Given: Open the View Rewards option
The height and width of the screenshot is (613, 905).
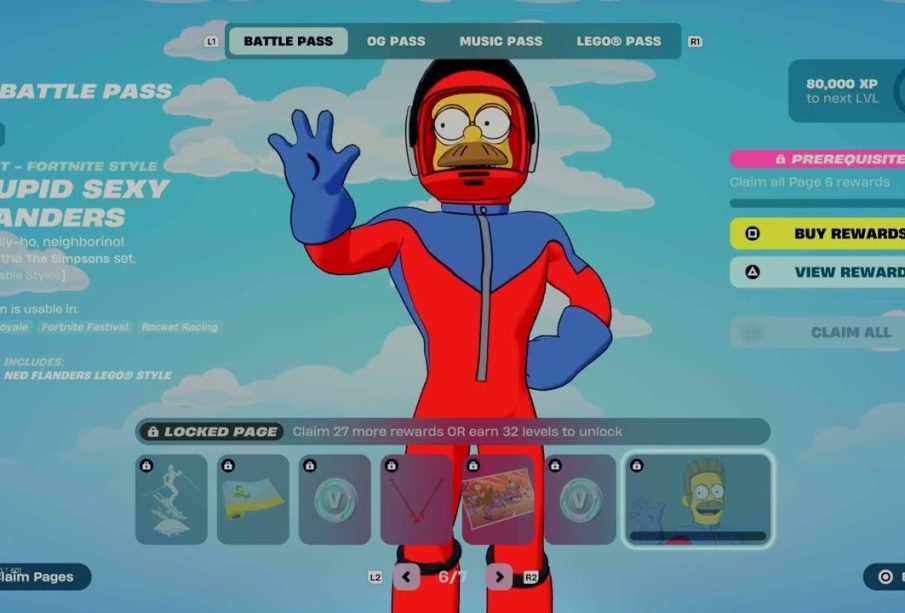Looking at the screenshot, I should pyautogui.click(x=818, y=272).
